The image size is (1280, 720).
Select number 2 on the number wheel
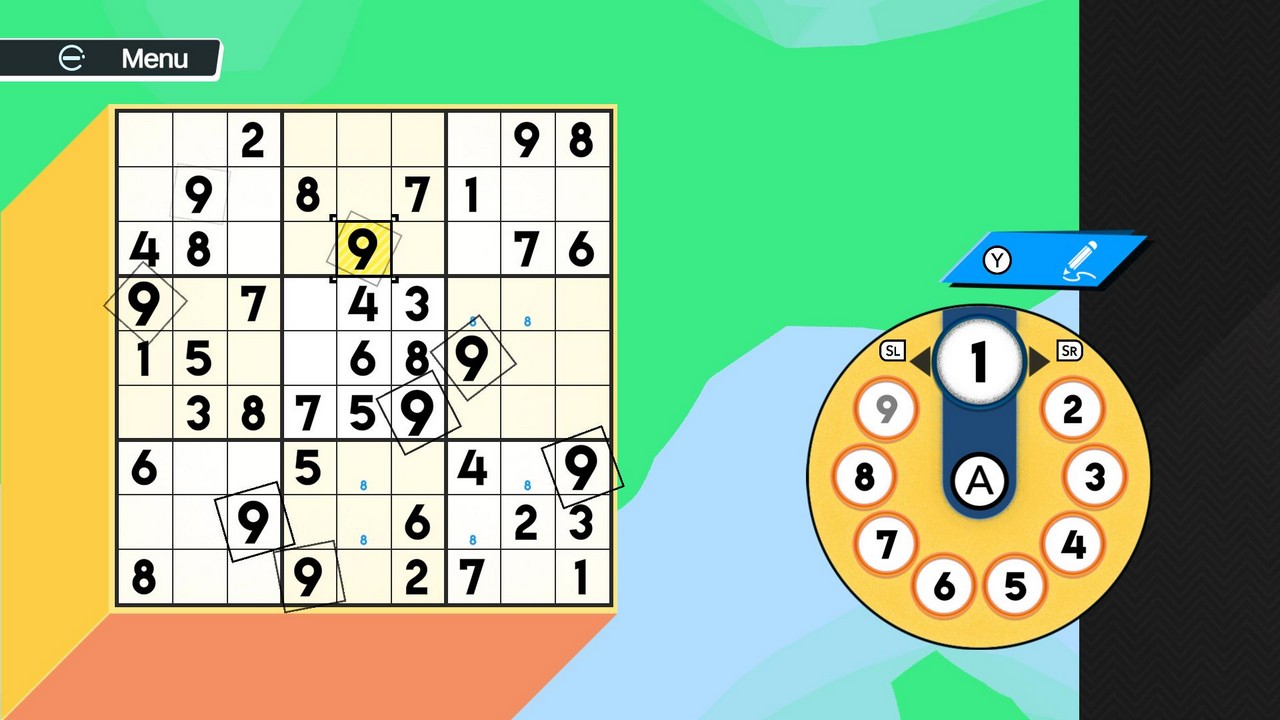tap(1072, 408)
